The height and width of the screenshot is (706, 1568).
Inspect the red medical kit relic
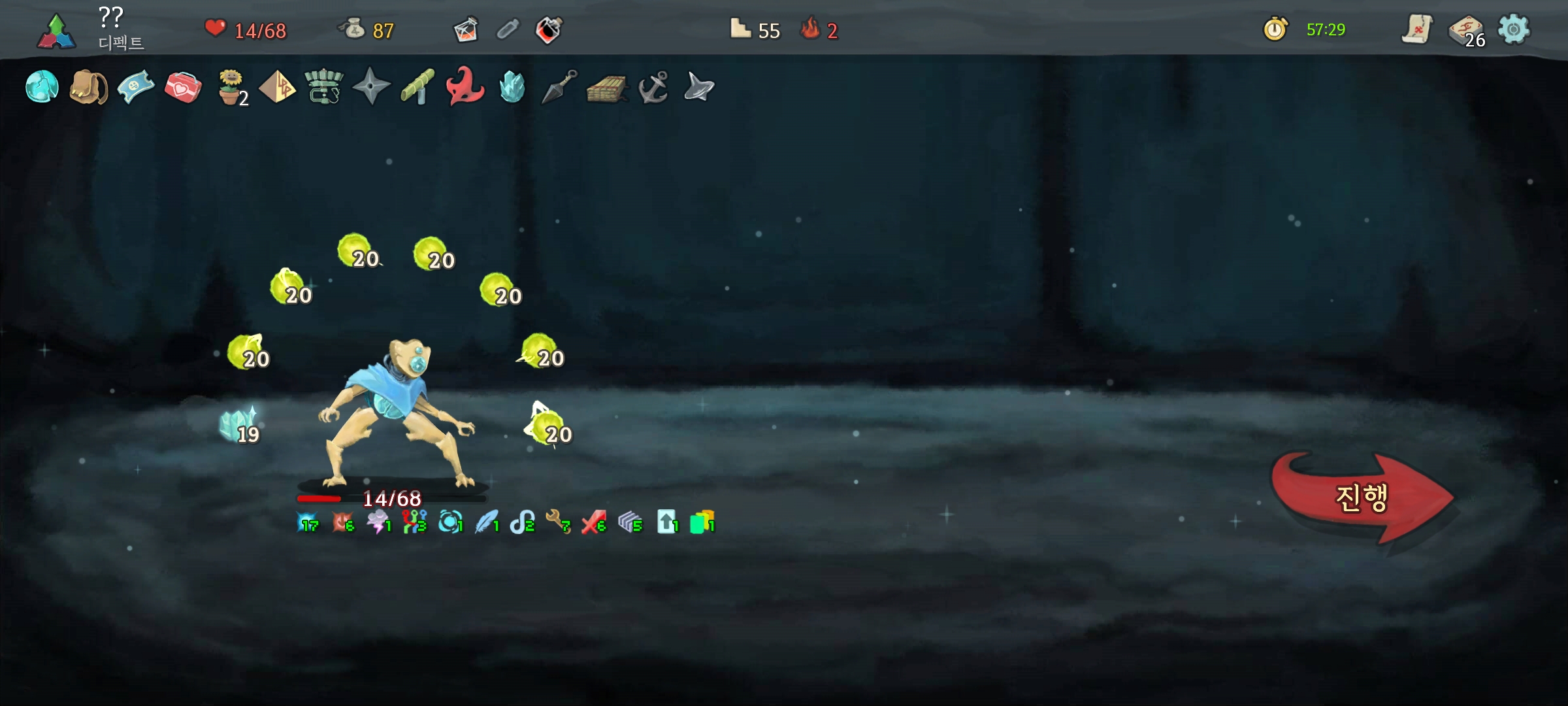pyautogui.click(x=183, y=87)
